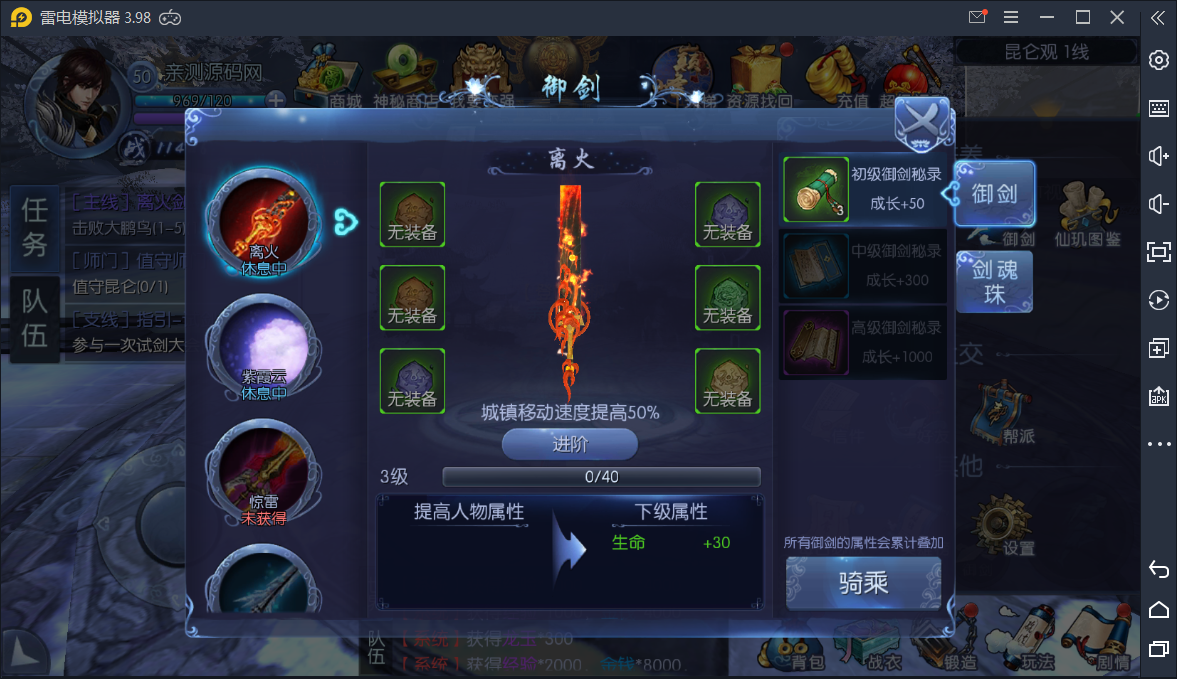
Task: Open the 队伍 team tab
Action: coord(35,317)
